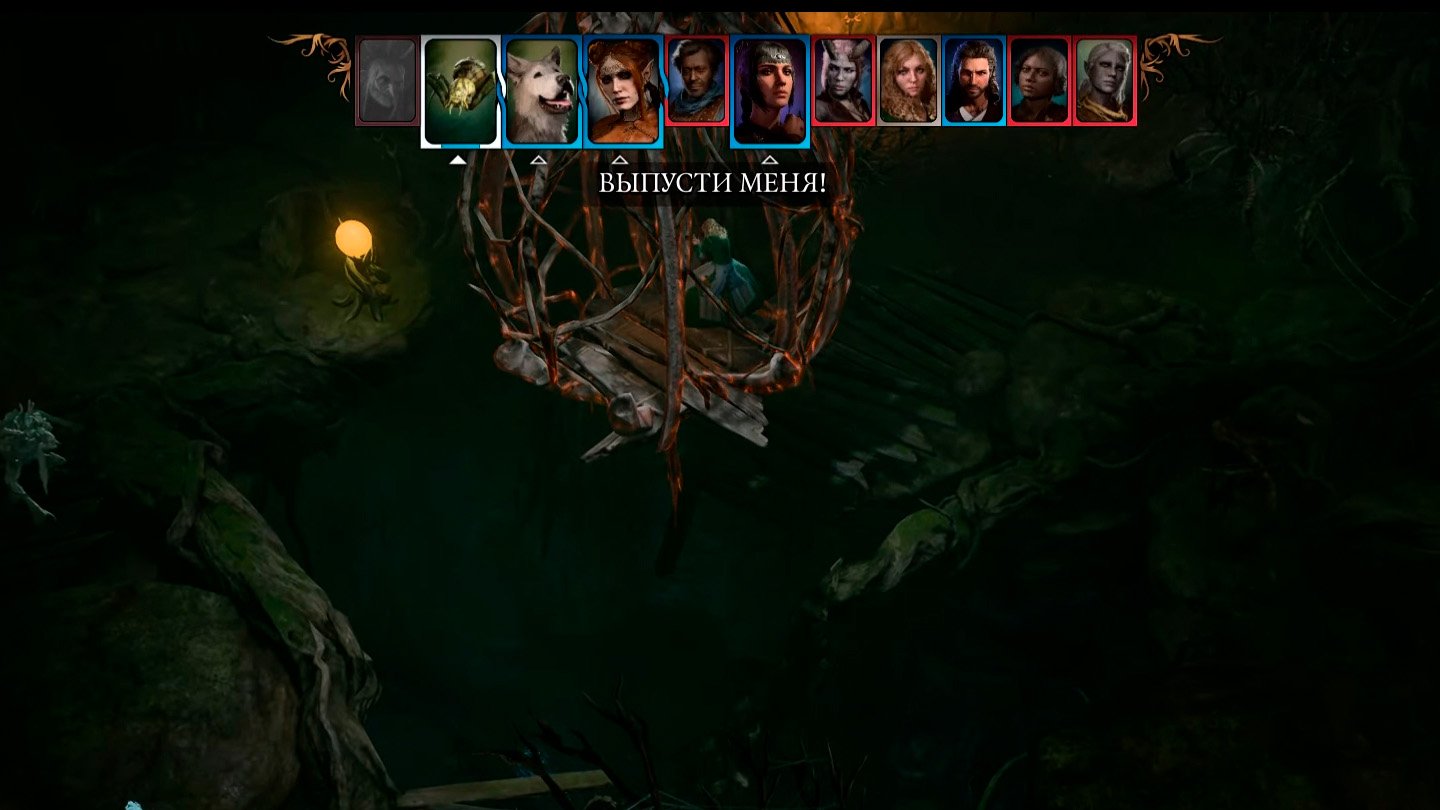The image size is (1440, 810).
Task: Pick Shadowheart's portrait with silver circlet
Action: click(769, 91)
